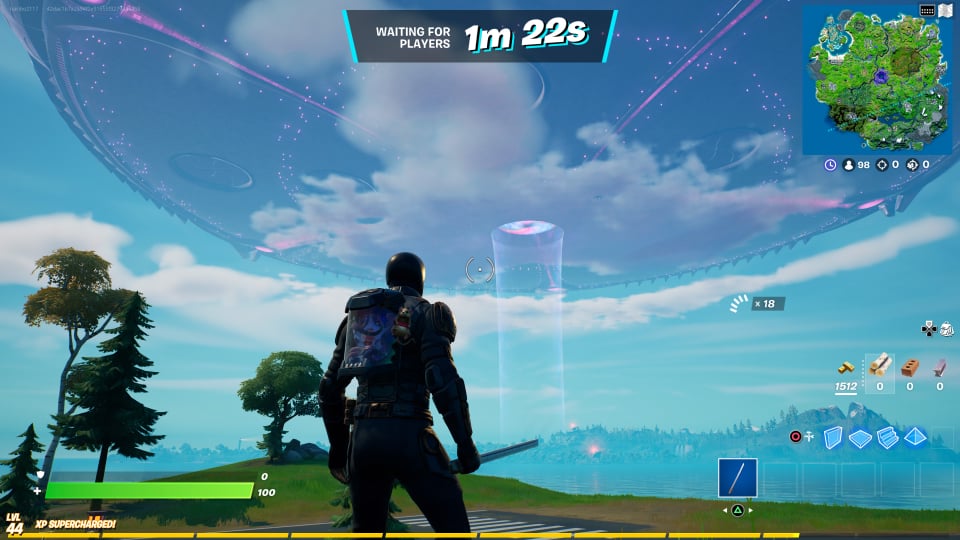
Task: Select the wood building material
Action: 880,367
